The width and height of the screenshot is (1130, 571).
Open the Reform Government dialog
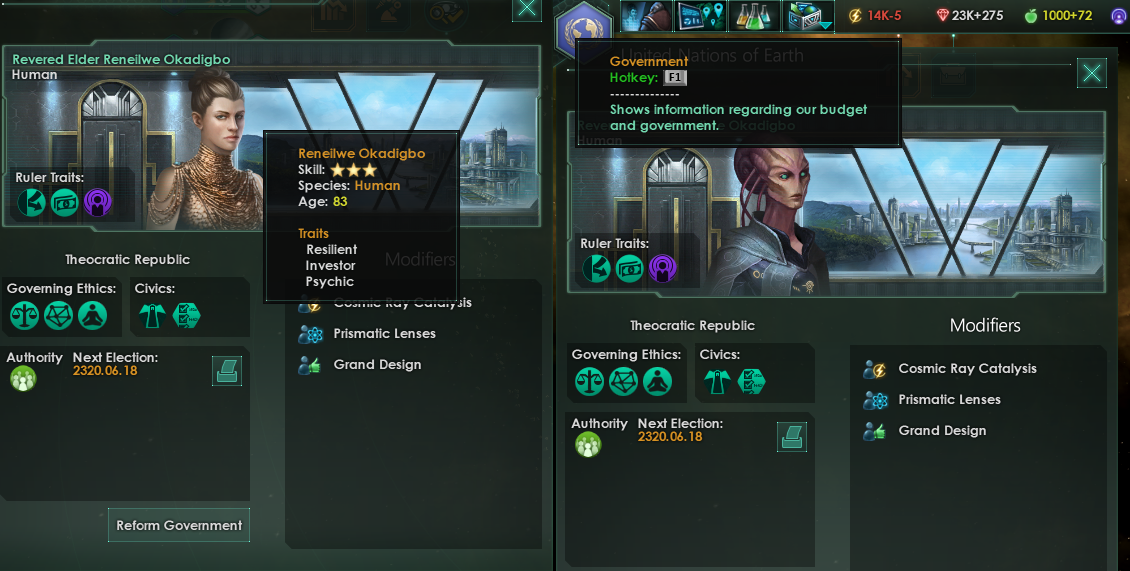tap(179, 525)
